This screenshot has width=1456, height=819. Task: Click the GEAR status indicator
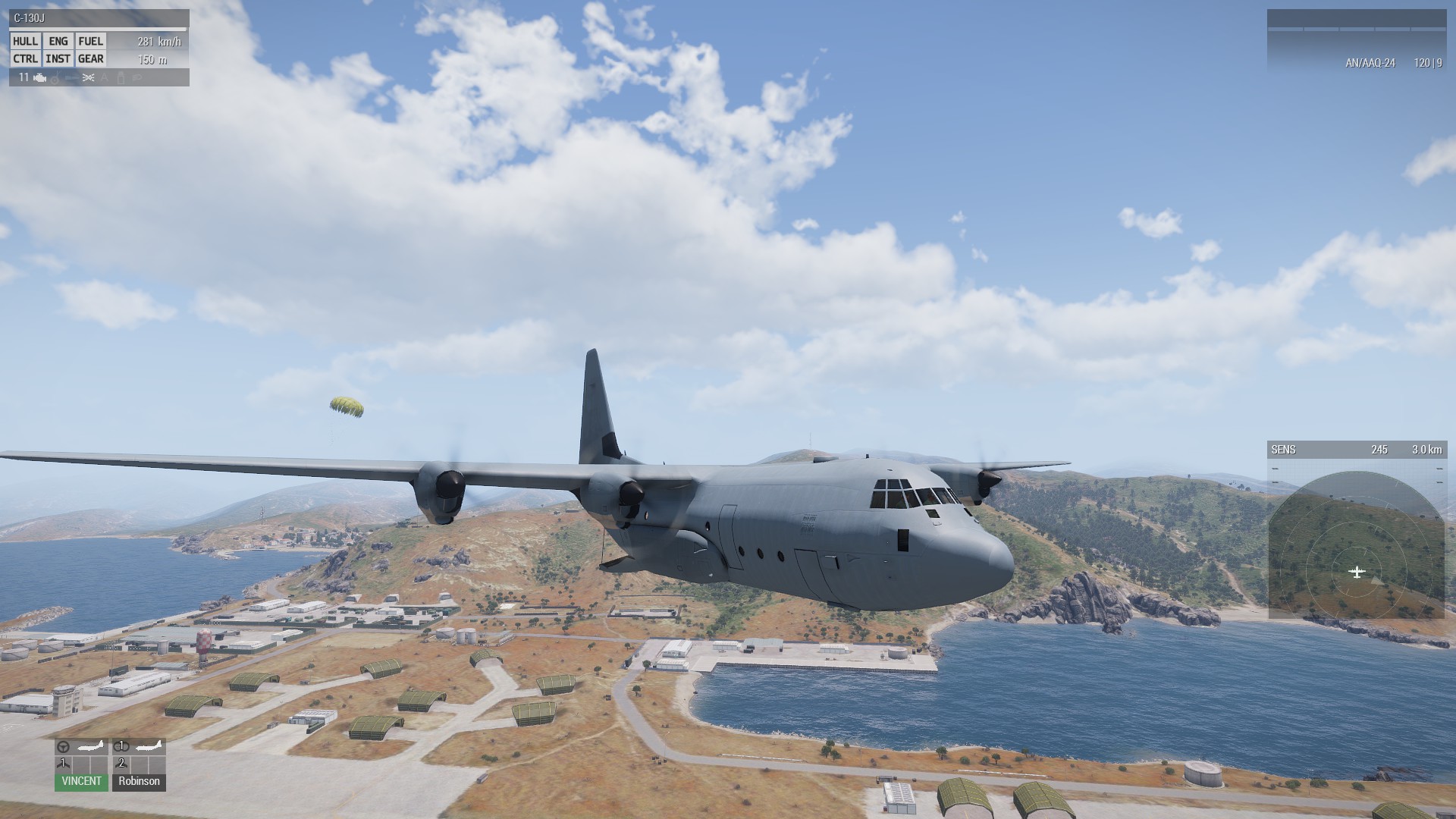point(90,58)
